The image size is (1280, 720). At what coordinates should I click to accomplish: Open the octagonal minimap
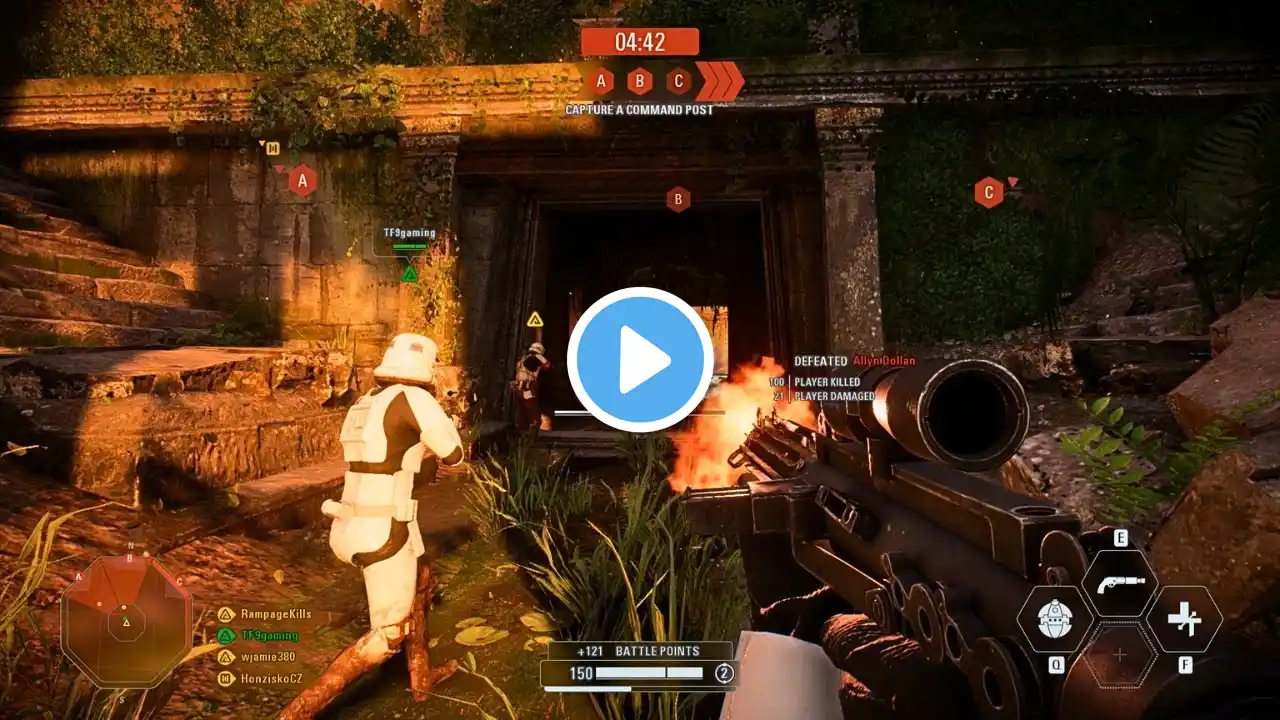[126, 621]
